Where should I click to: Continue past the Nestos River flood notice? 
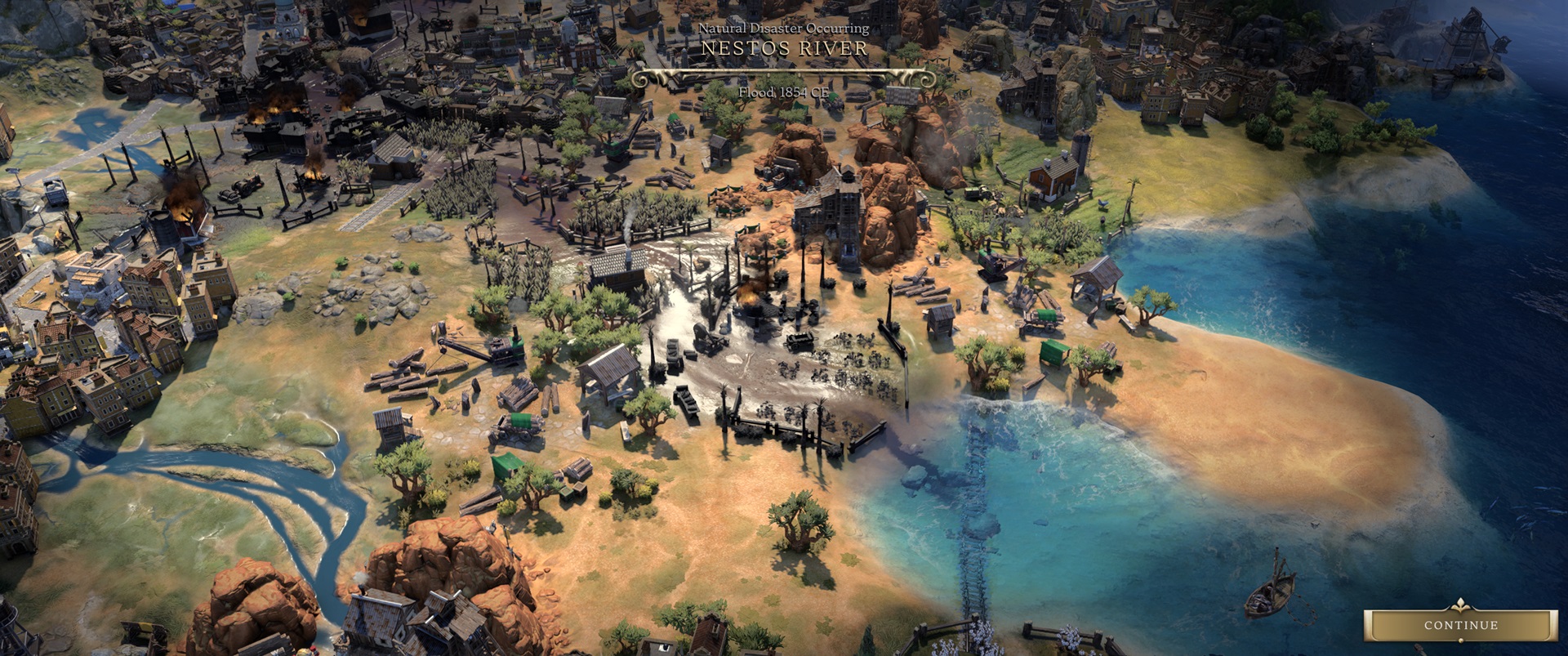click(1460, 625)
